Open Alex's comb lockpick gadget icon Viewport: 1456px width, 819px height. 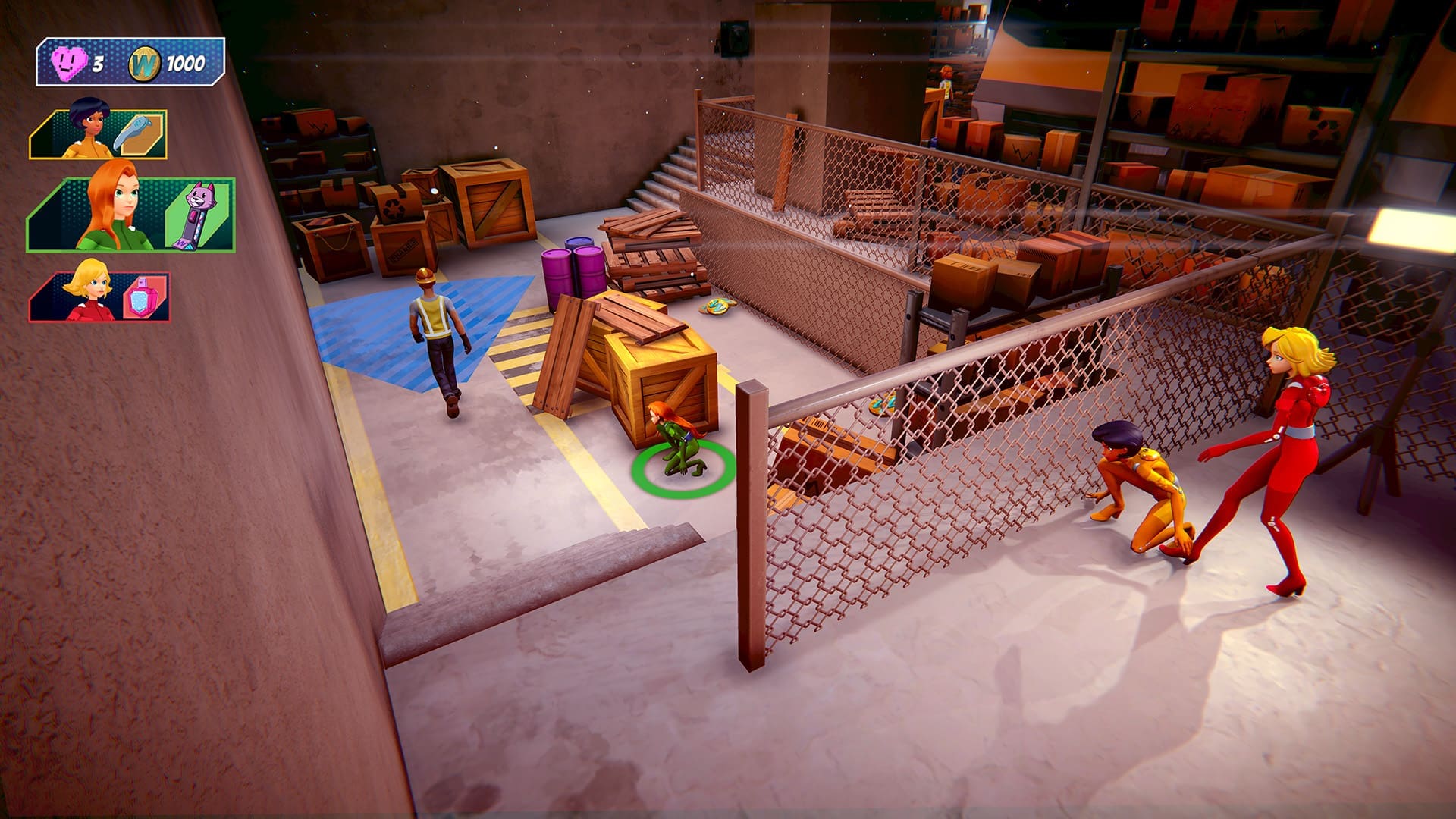pos(136,130)
